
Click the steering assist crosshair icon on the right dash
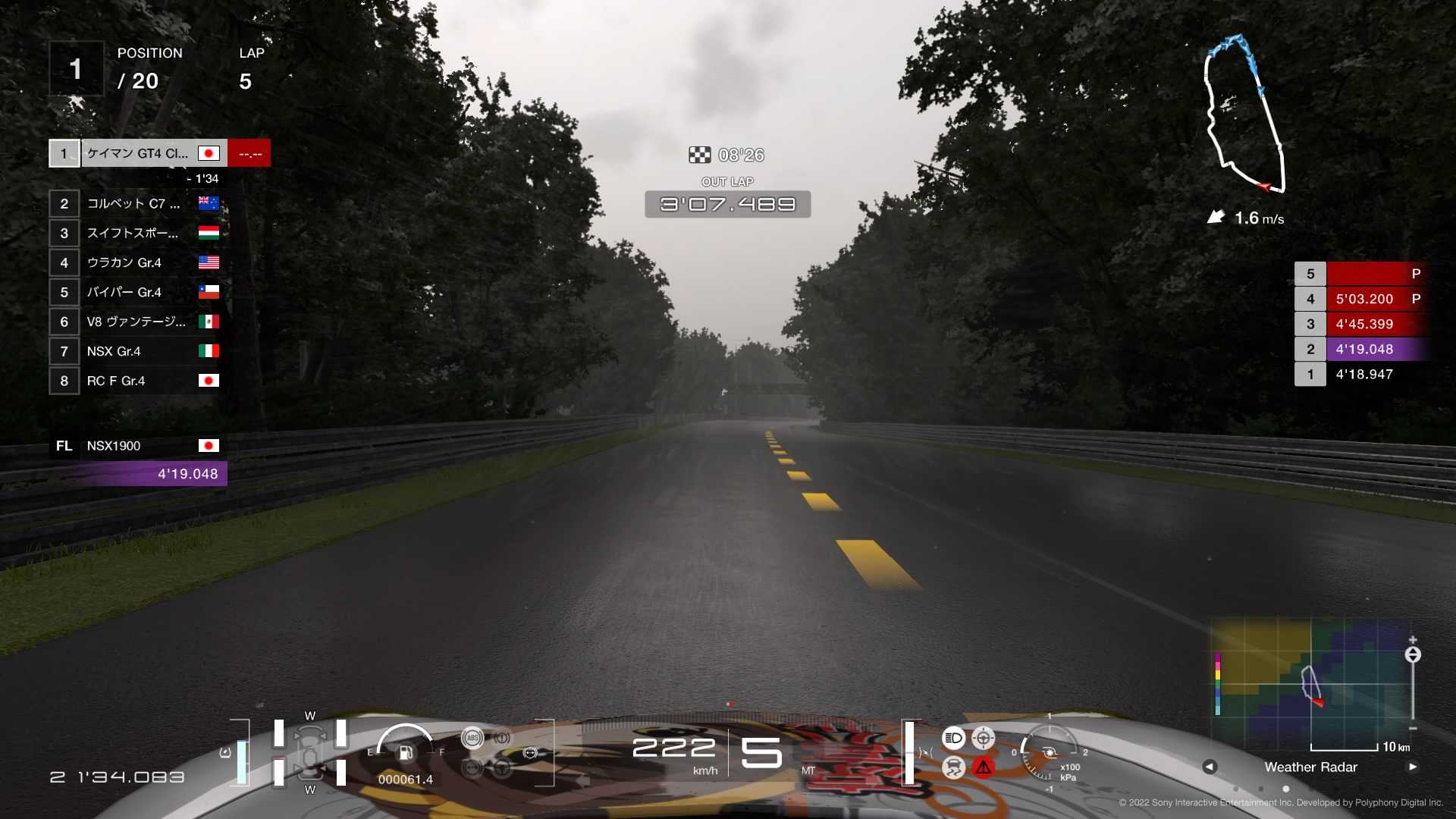point(983,738)
